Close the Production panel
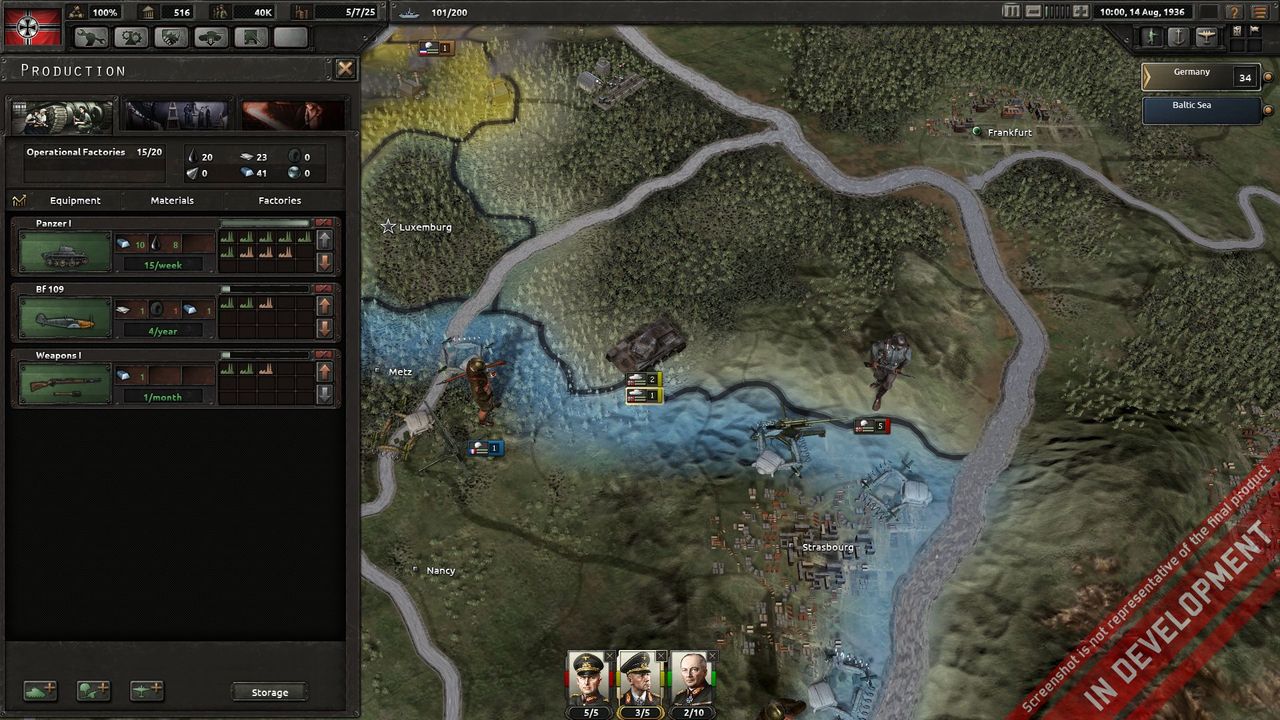The height and width of the screenshot is (720, 1280). point(345,69)
